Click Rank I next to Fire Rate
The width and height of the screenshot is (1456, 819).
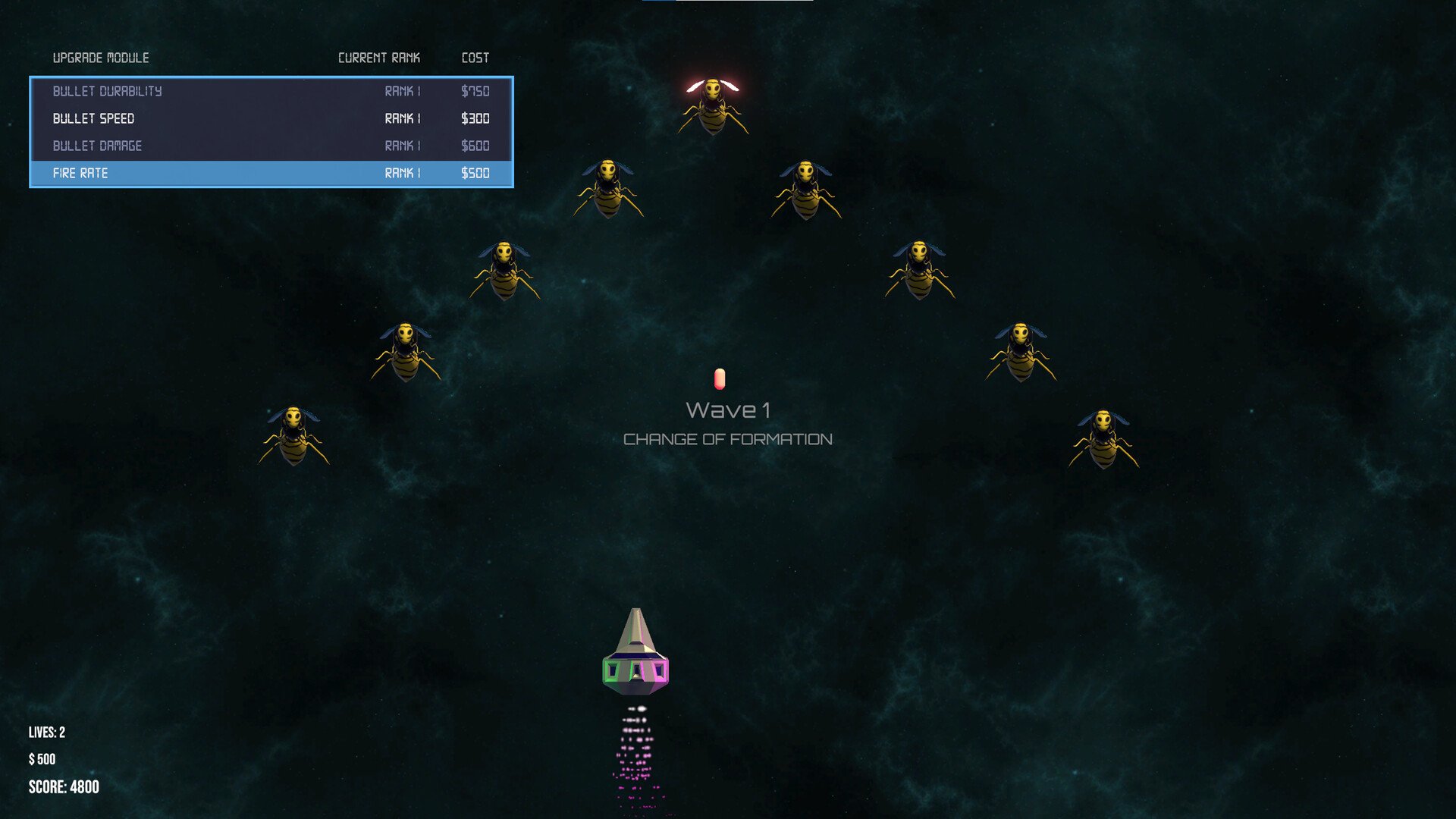click(402, 173)
